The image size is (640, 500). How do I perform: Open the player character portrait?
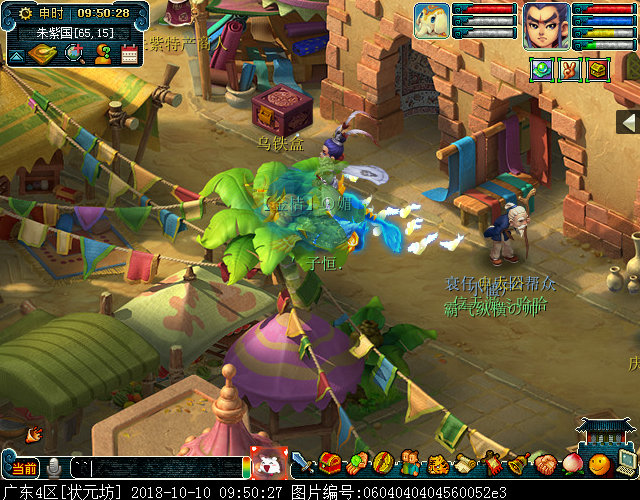[x=546, y=26]
